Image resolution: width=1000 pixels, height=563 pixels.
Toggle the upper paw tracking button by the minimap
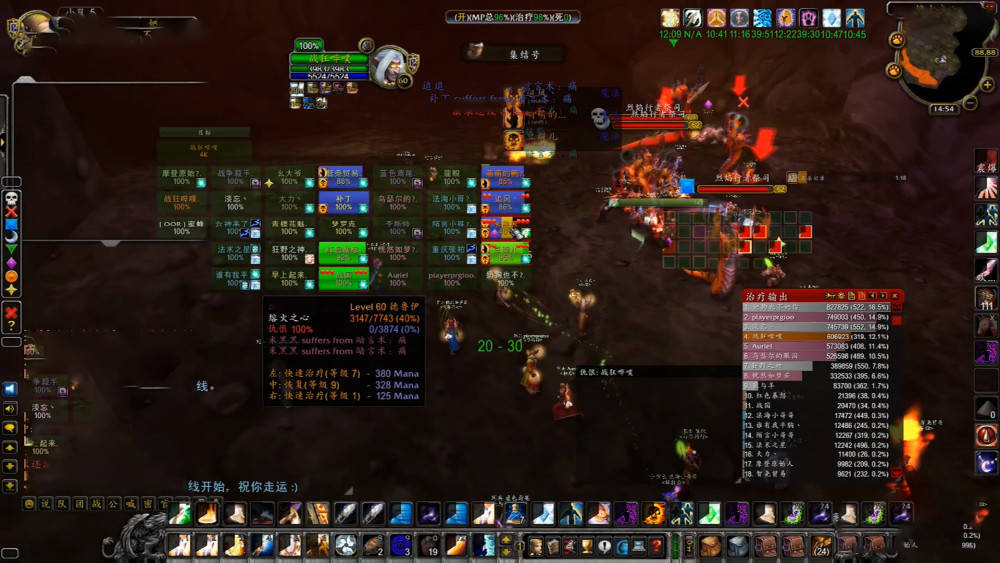coord(897,41)
